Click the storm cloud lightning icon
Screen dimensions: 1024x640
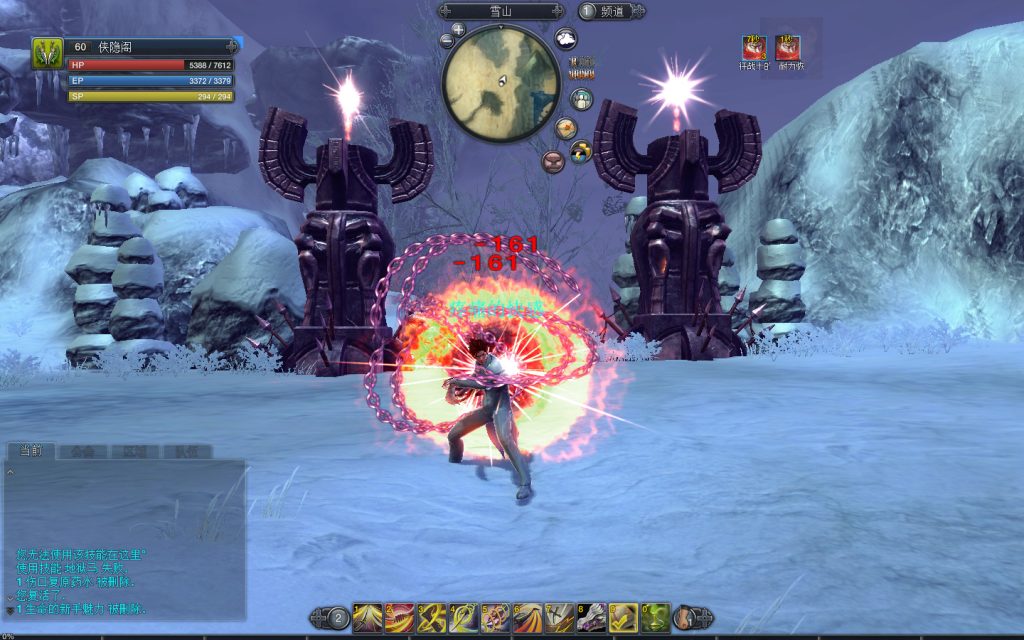click(581, 151)
